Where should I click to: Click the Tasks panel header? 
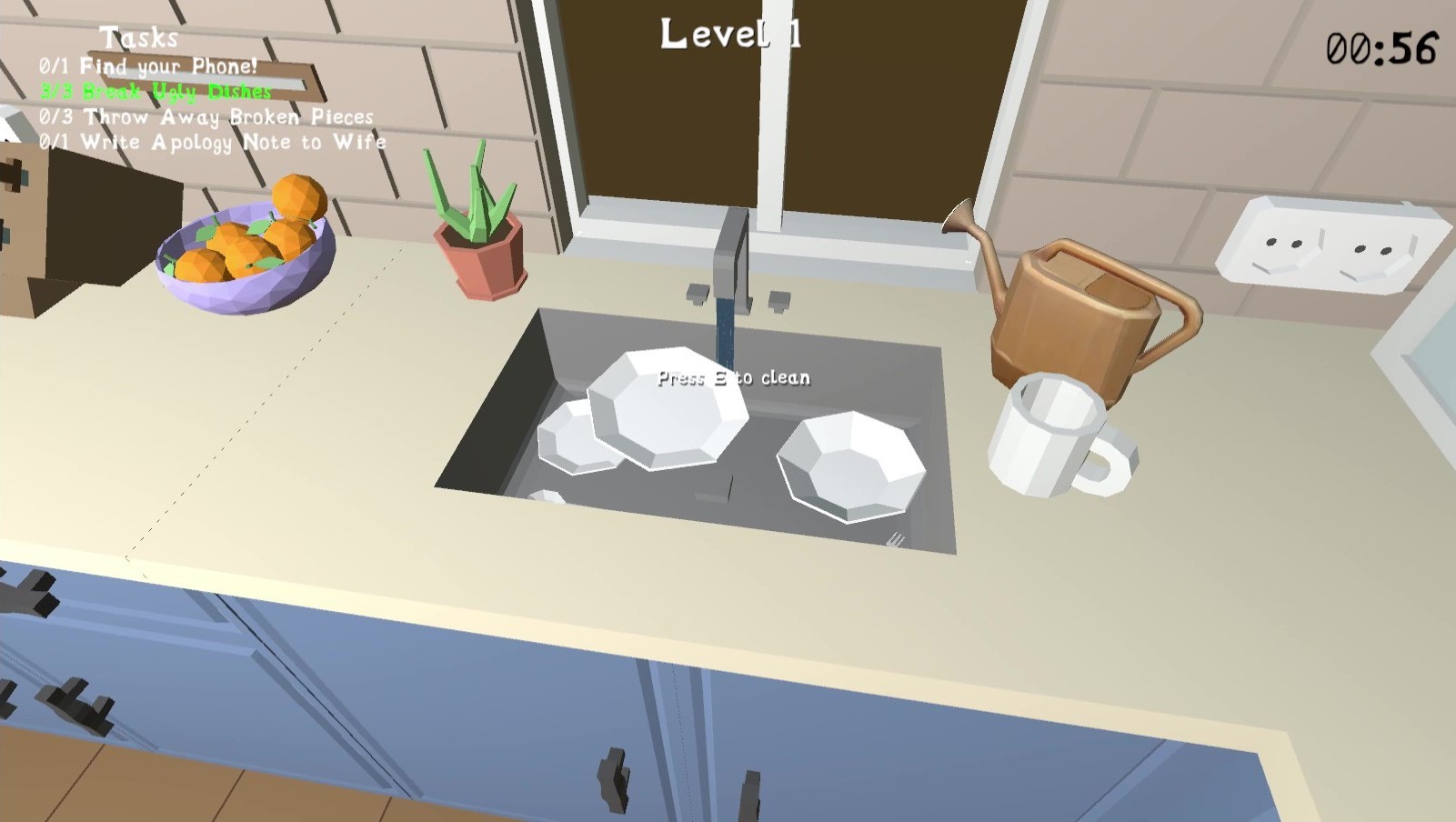pos(141,38)
